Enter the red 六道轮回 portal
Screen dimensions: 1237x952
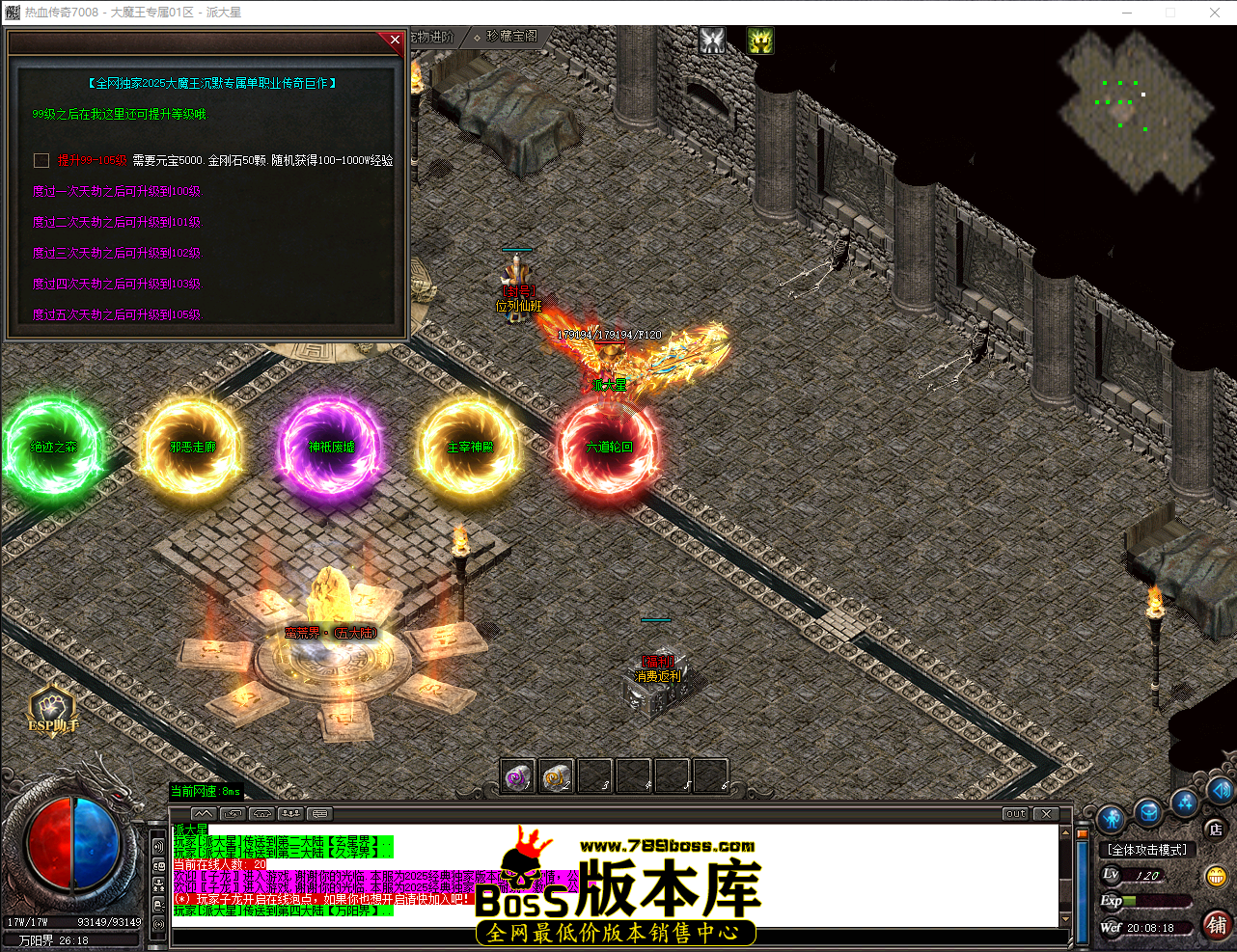tap(609, 447)
